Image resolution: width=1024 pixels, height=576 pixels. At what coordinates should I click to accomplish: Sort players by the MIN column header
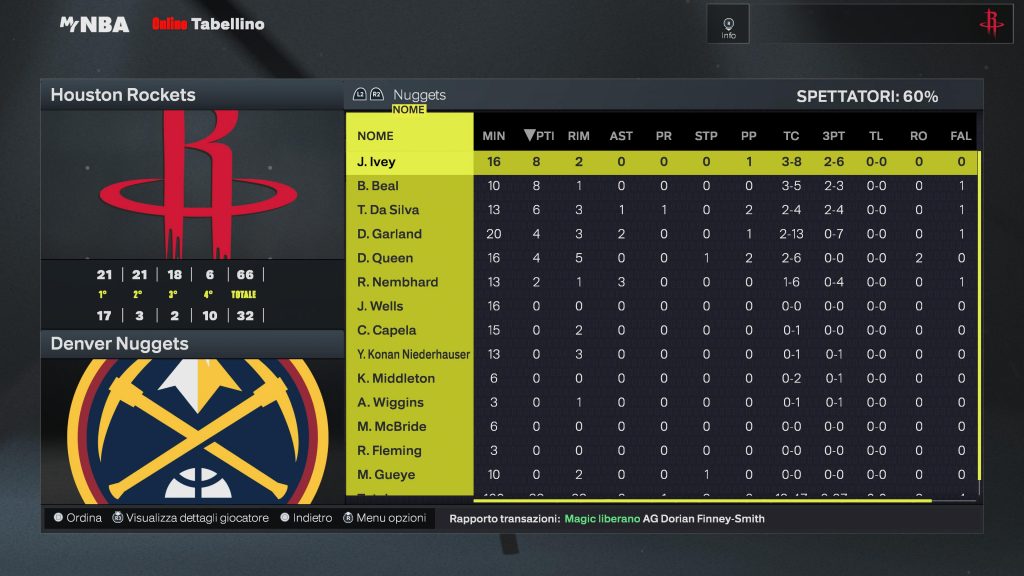click(x=494, y=136)
